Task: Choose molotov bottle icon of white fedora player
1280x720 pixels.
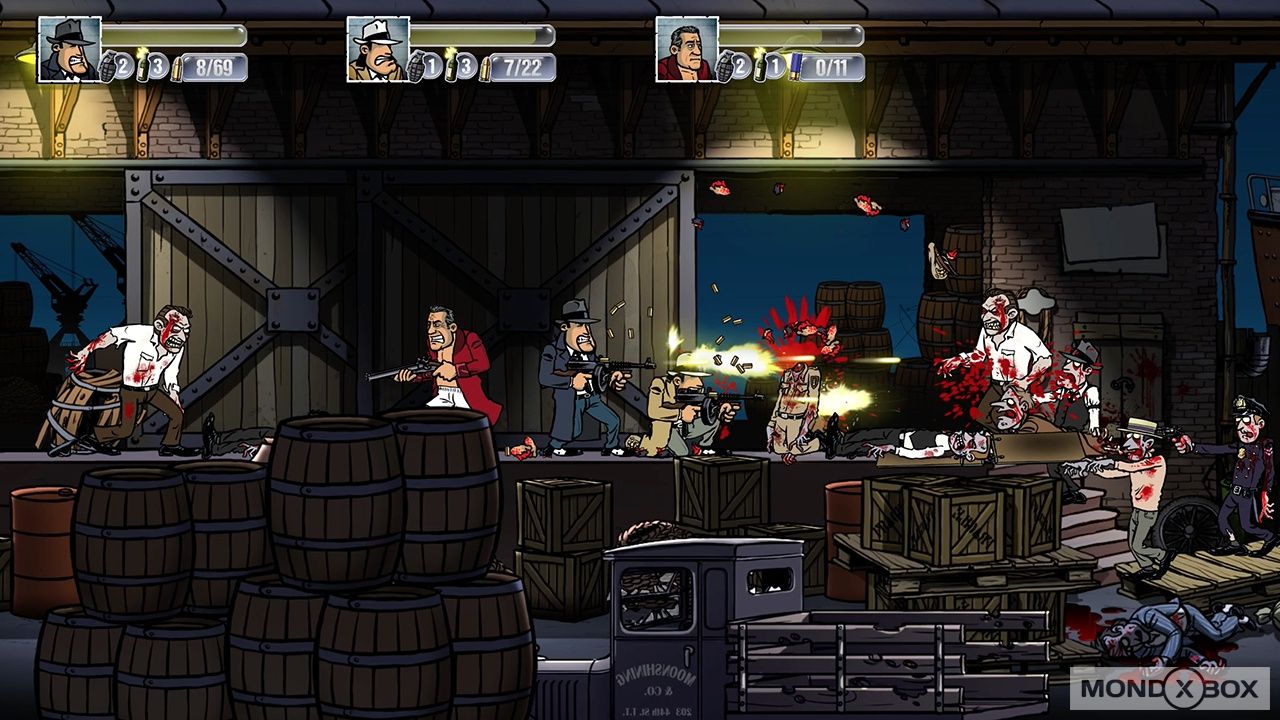Action: (x=451, y=65)
